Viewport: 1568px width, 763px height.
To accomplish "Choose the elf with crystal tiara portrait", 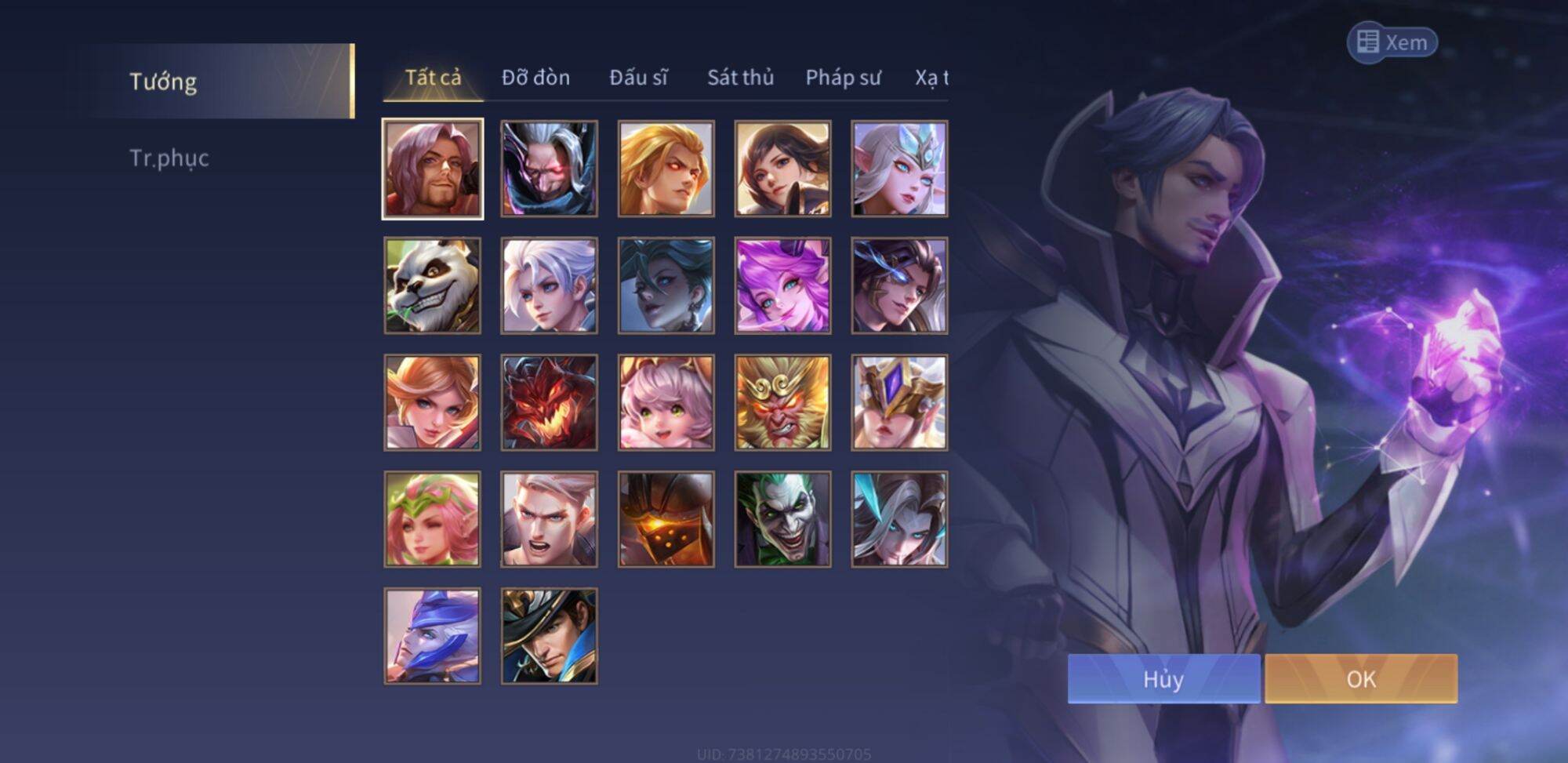I will [x=899, y=169].
